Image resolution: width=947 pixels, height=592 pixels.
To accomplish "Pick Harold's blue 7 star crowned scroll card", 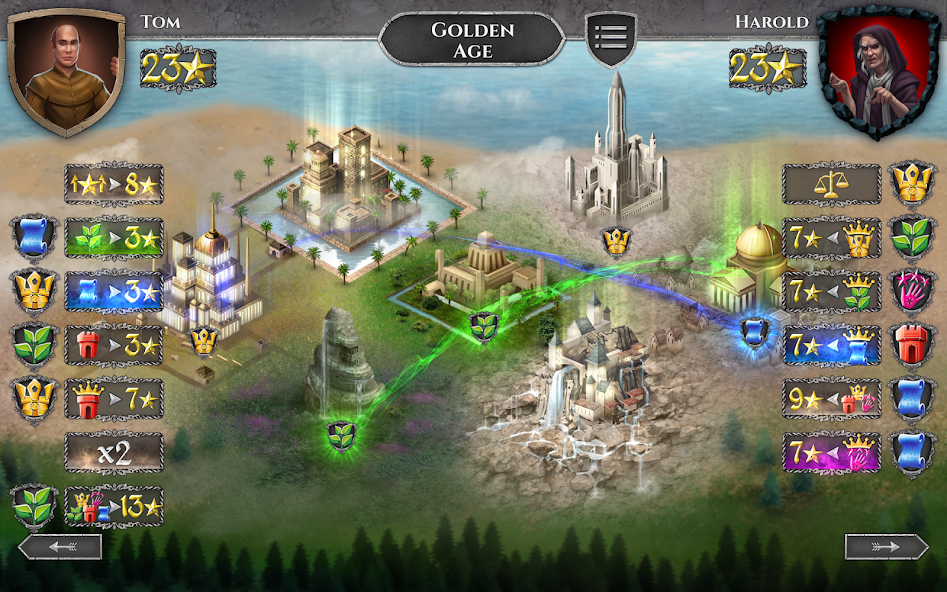I will [x=831, y=346].
